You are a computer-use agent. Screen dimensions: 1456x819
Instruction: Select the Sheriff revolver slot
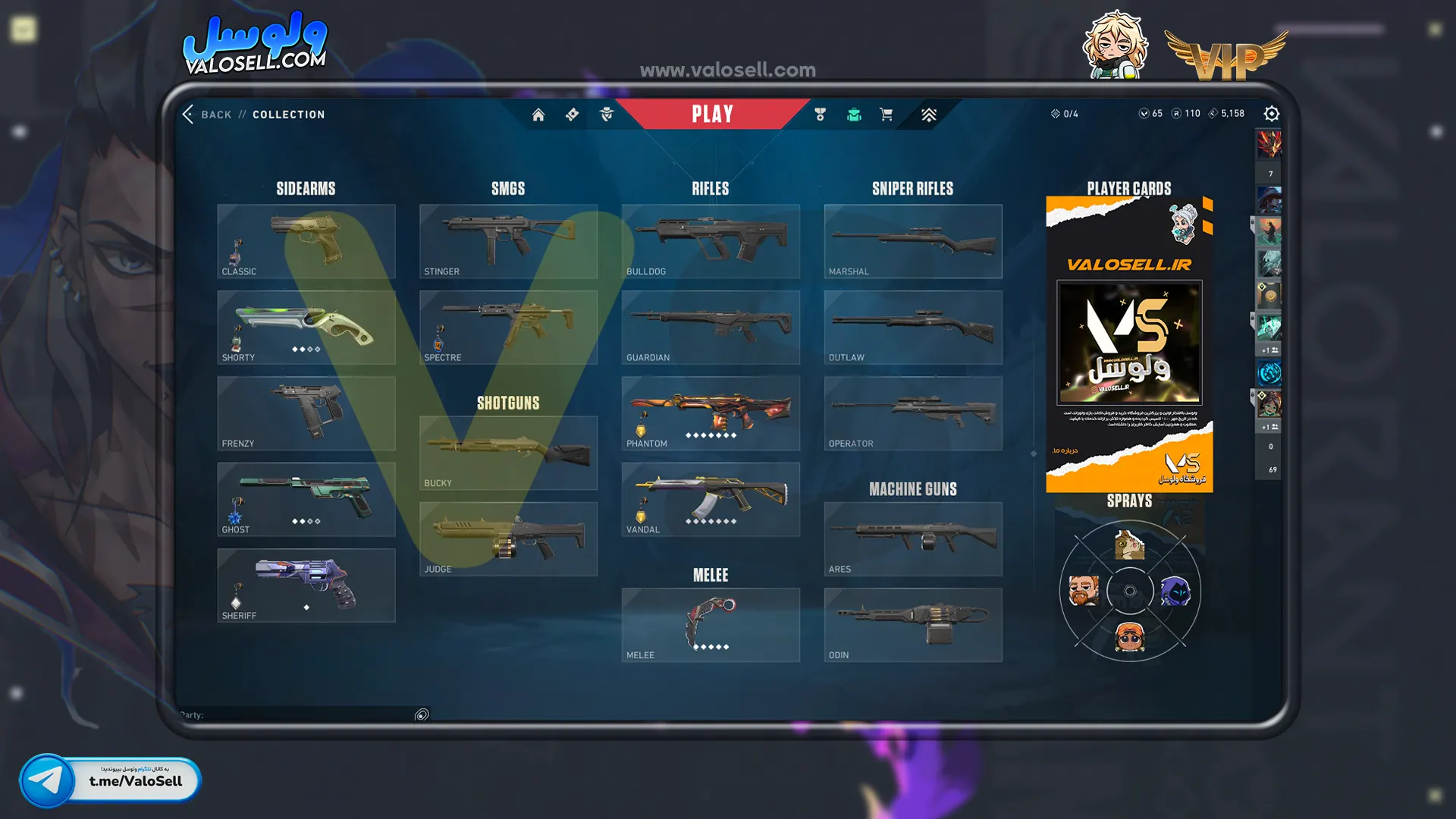point(306,585)
